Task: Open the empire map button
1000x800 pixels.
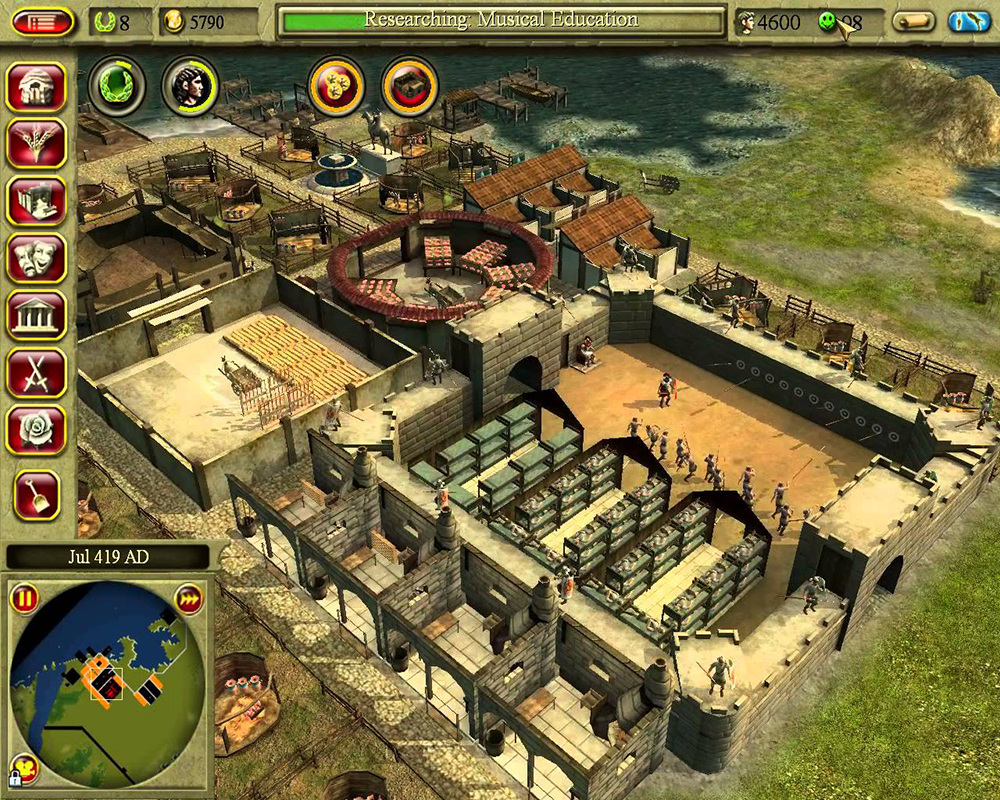Action: pyautogui.click(x=968, y=21)
